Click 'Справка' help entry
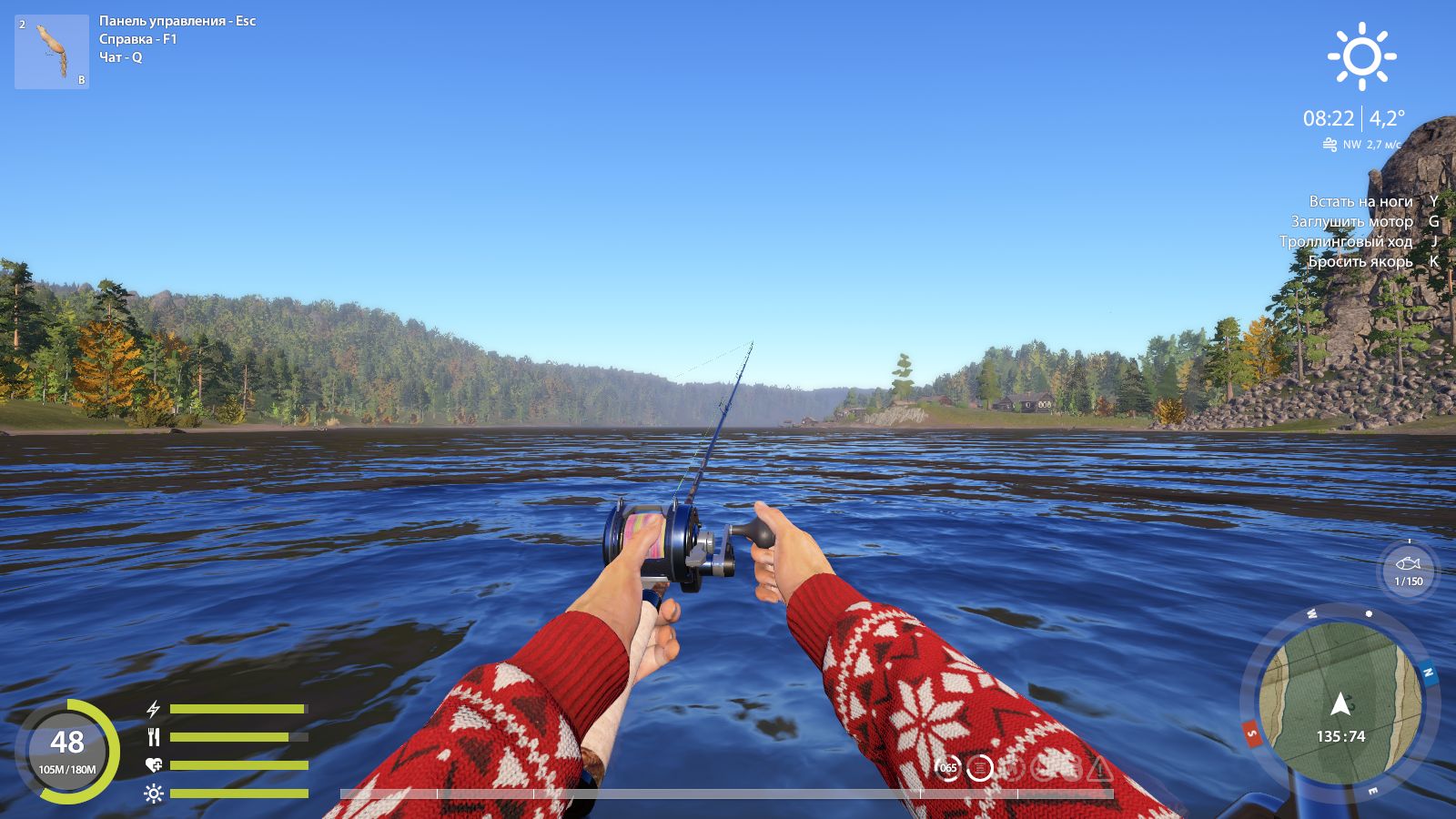The image size is (1456, 819). (x=126, y=37)
